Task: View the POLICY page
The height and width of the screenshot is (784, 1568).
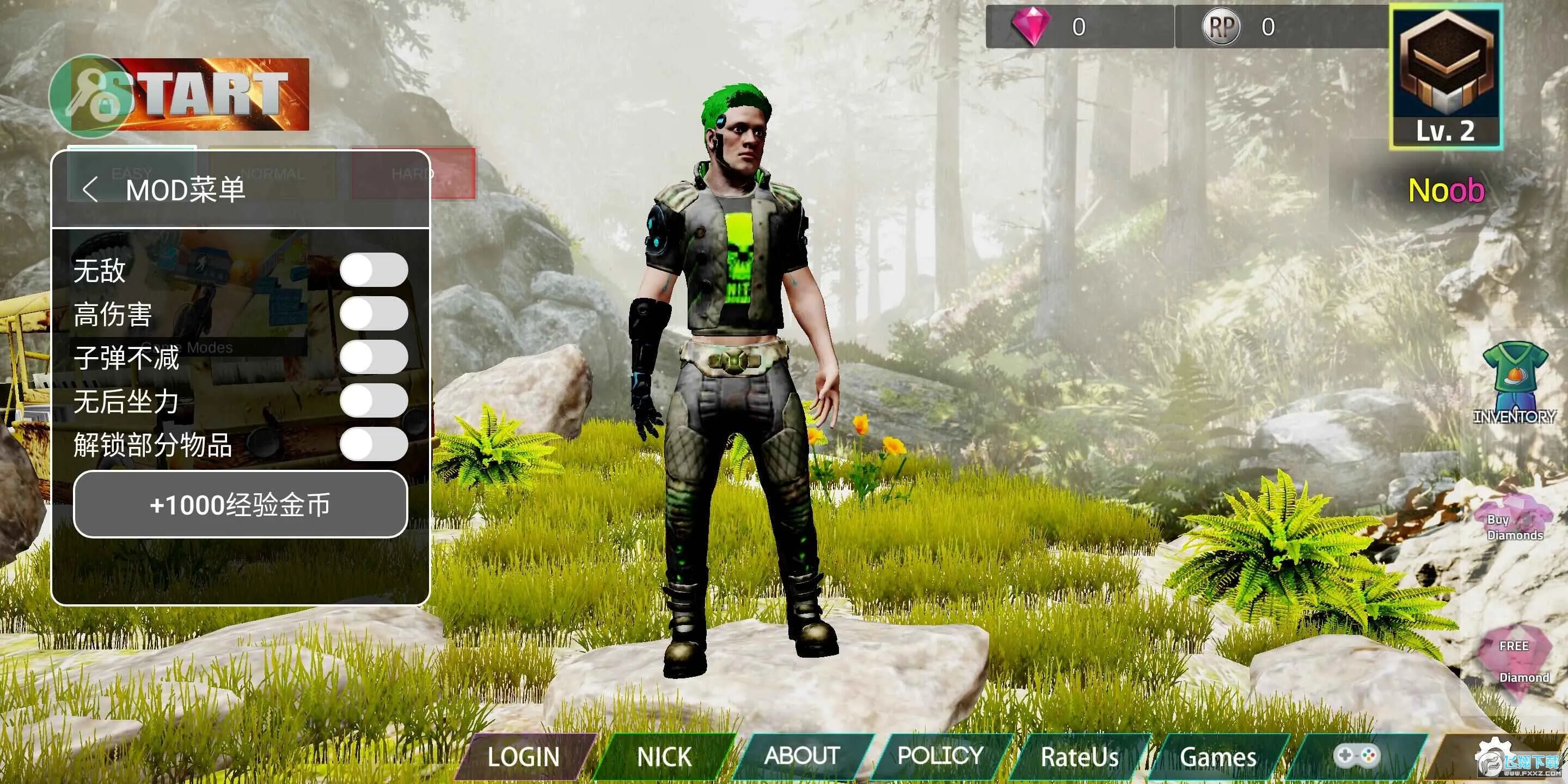Action: [940, 755]
